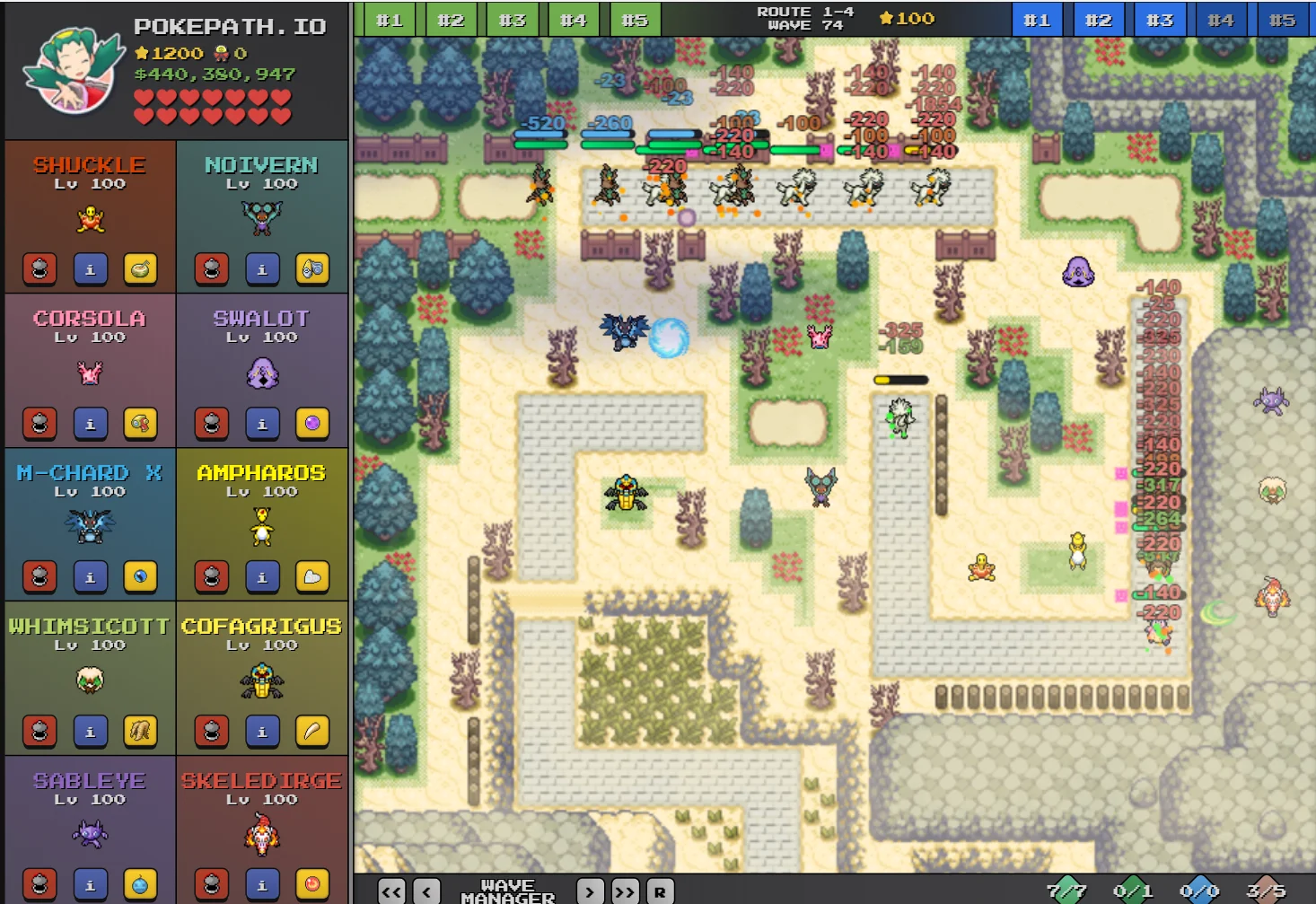Click the yellow charge bar above Gallade
The image size is (1316, 904).
pos(900,379)
